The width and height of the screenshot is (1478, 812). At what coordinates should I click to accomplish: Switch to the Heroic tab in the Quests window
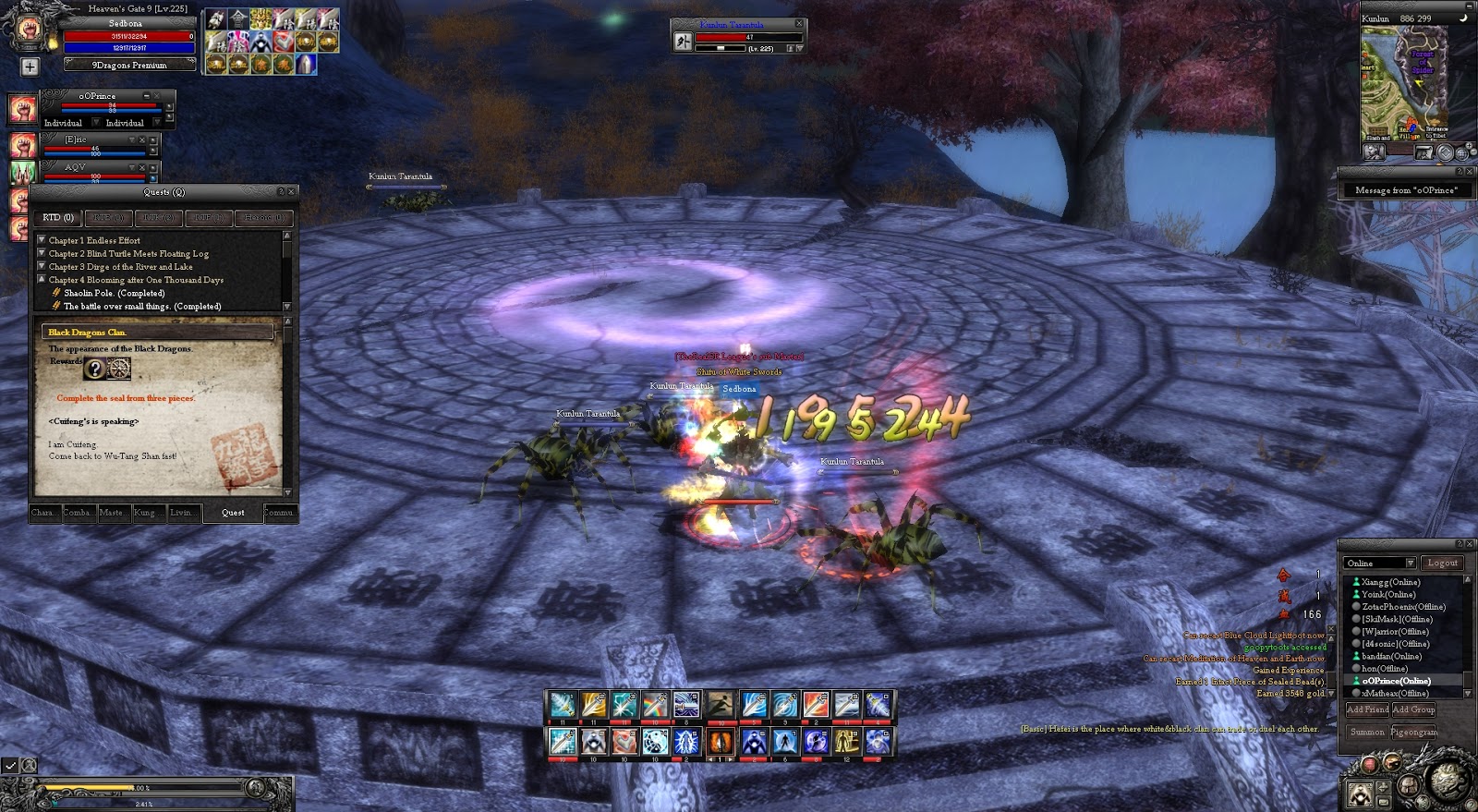[x=264, y=218]
